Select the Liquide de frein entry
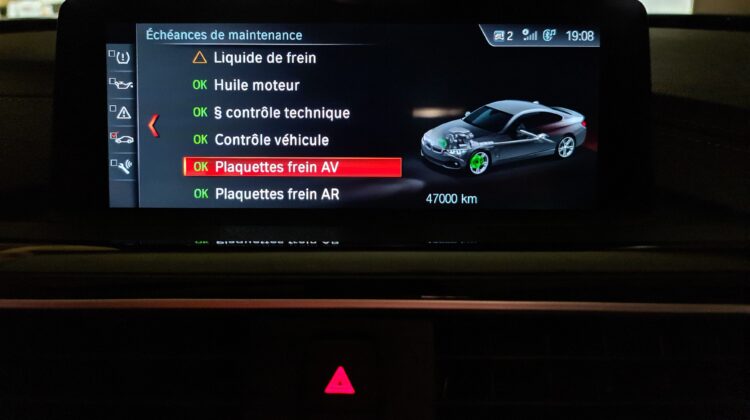 250,58
